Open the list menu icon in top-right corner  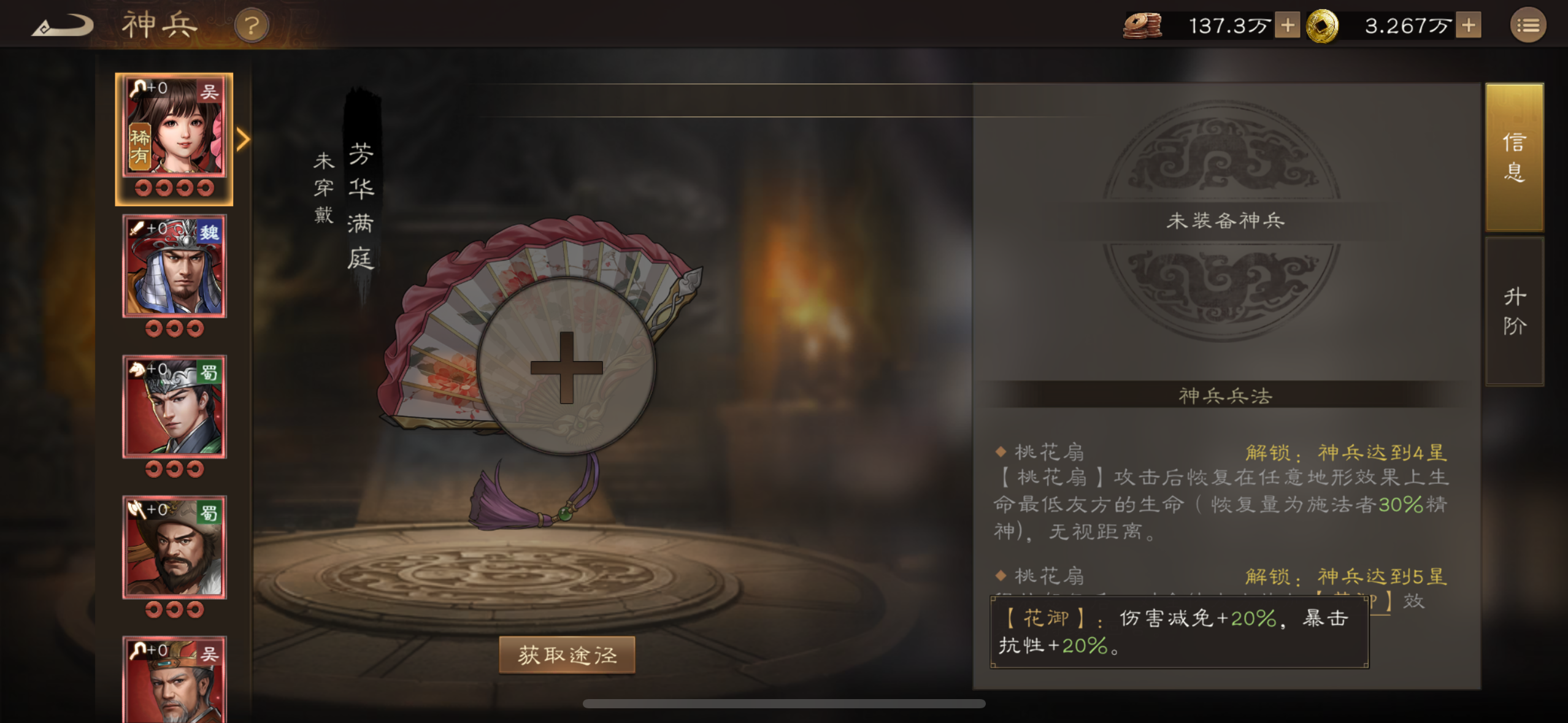1529,26
